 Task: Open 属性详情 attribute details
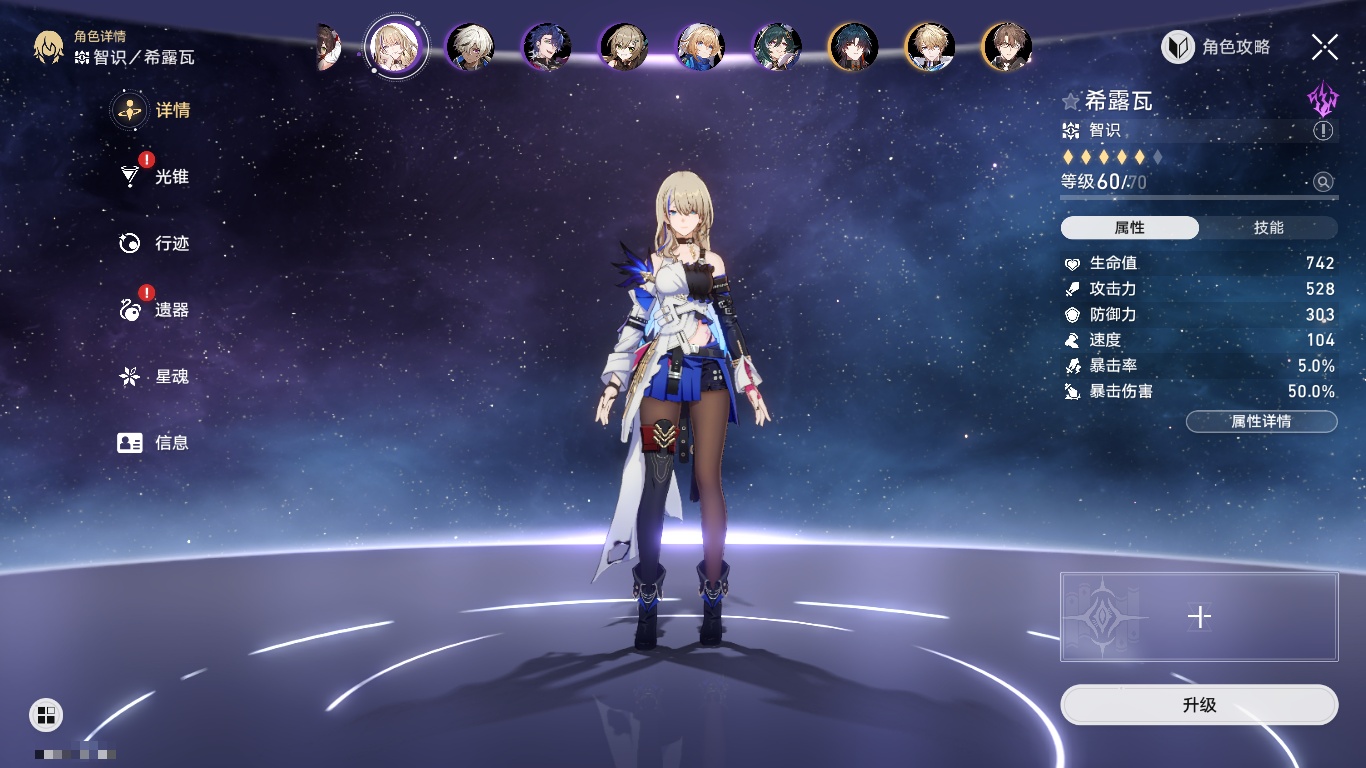(x=1261, y=422)
